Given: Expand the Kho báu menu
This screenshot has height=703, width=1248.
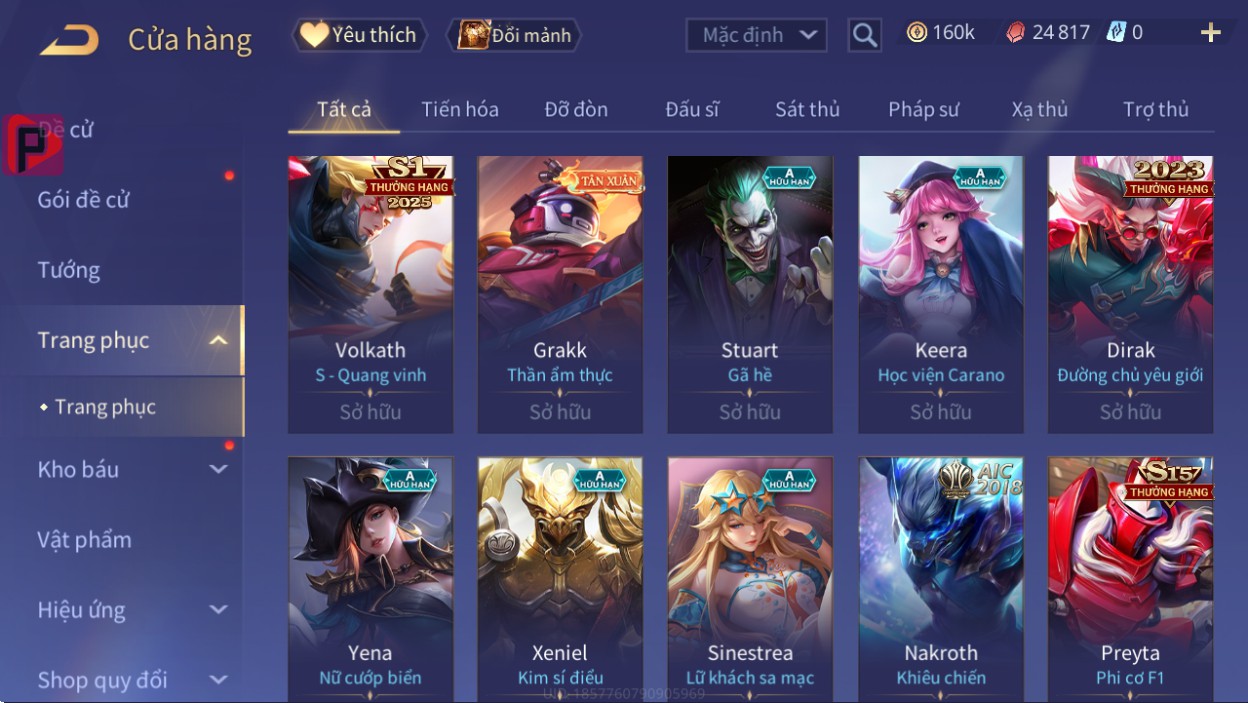Looking at the screenshot, I should pyautogui.click(x=130, y=469).
